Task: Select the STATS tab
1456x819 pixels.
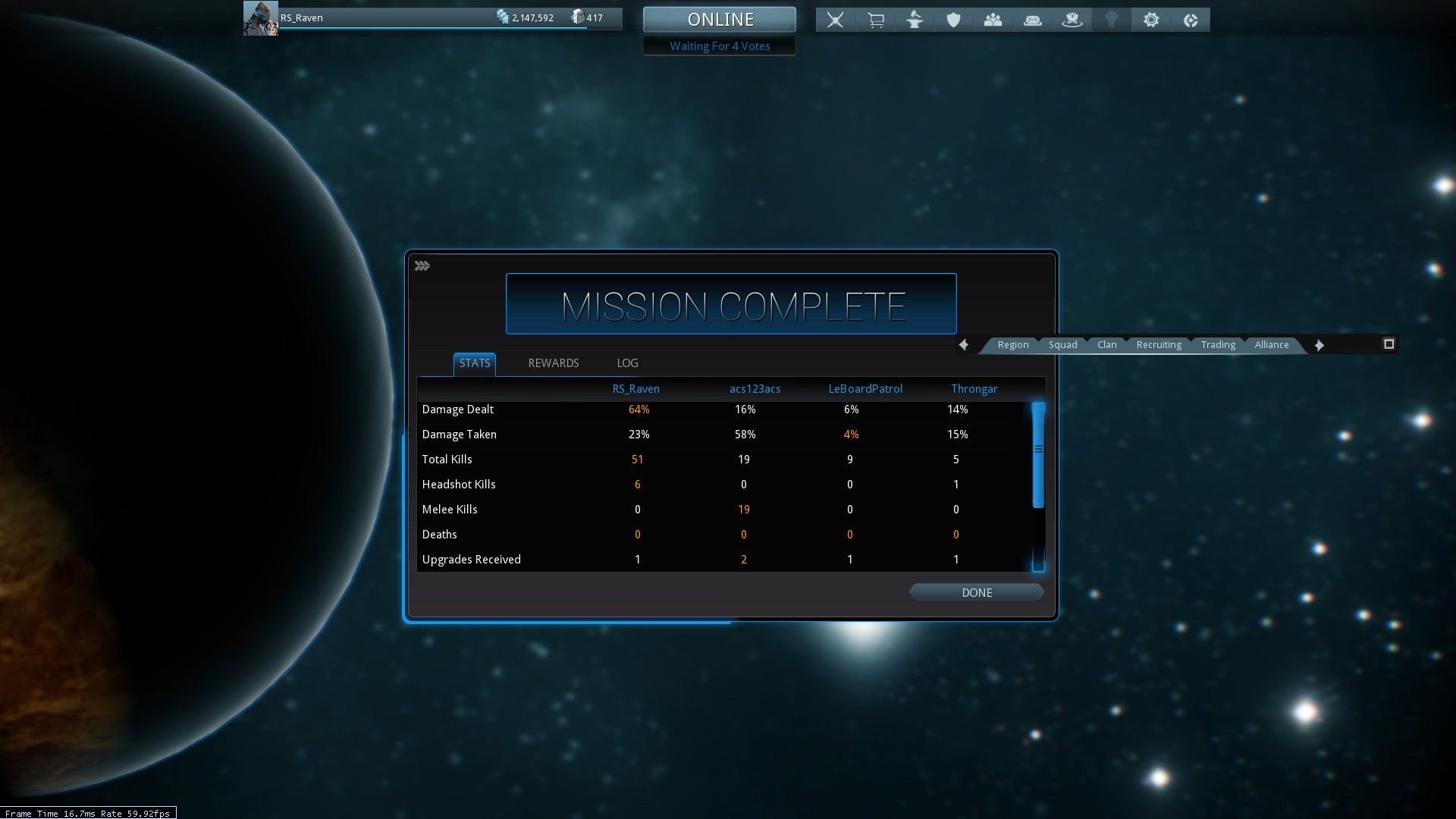Action: (475, 363)
